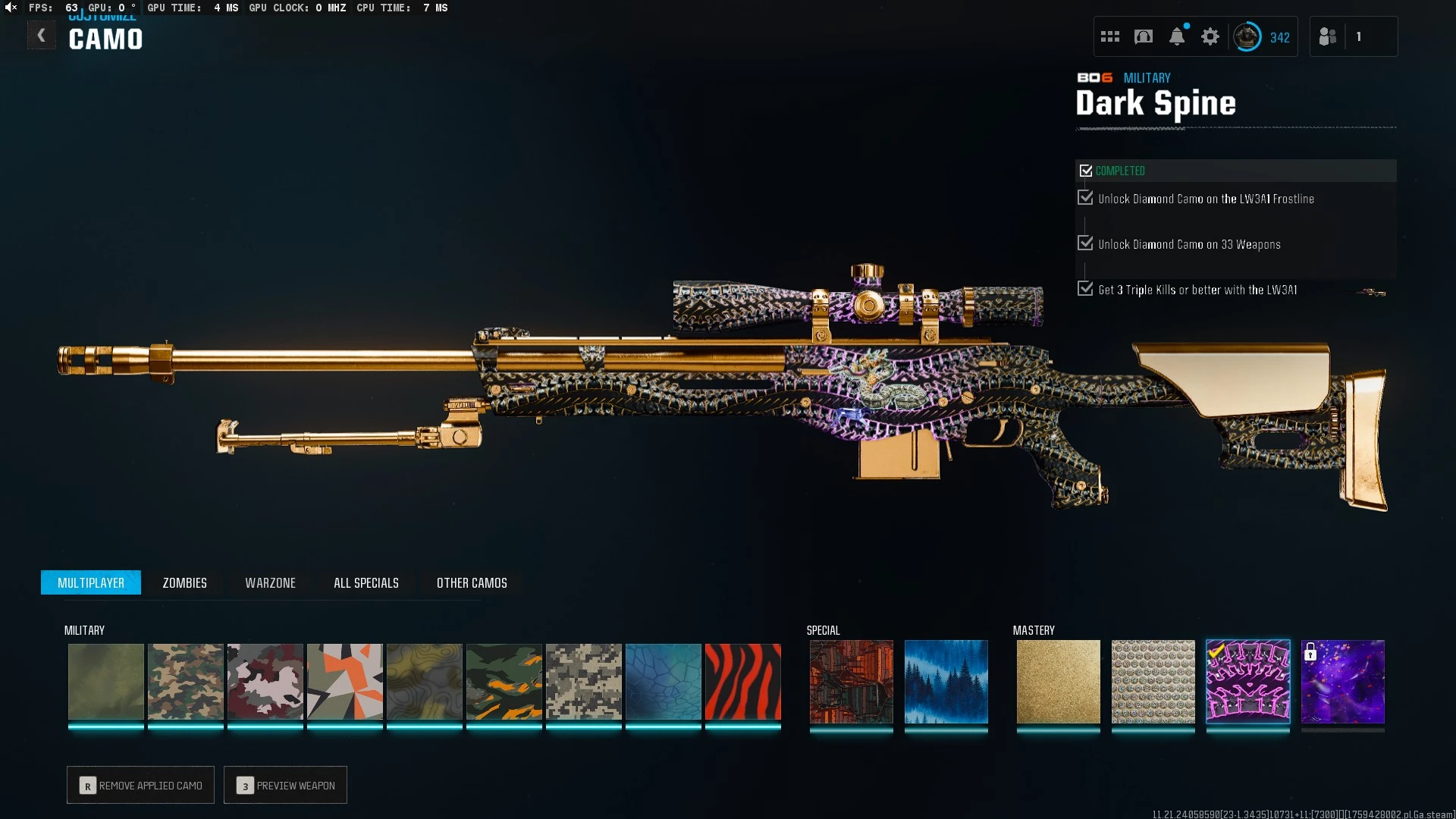
Task: Remove the applied camo
Action: pyautogui.click(x=140, y=785)
